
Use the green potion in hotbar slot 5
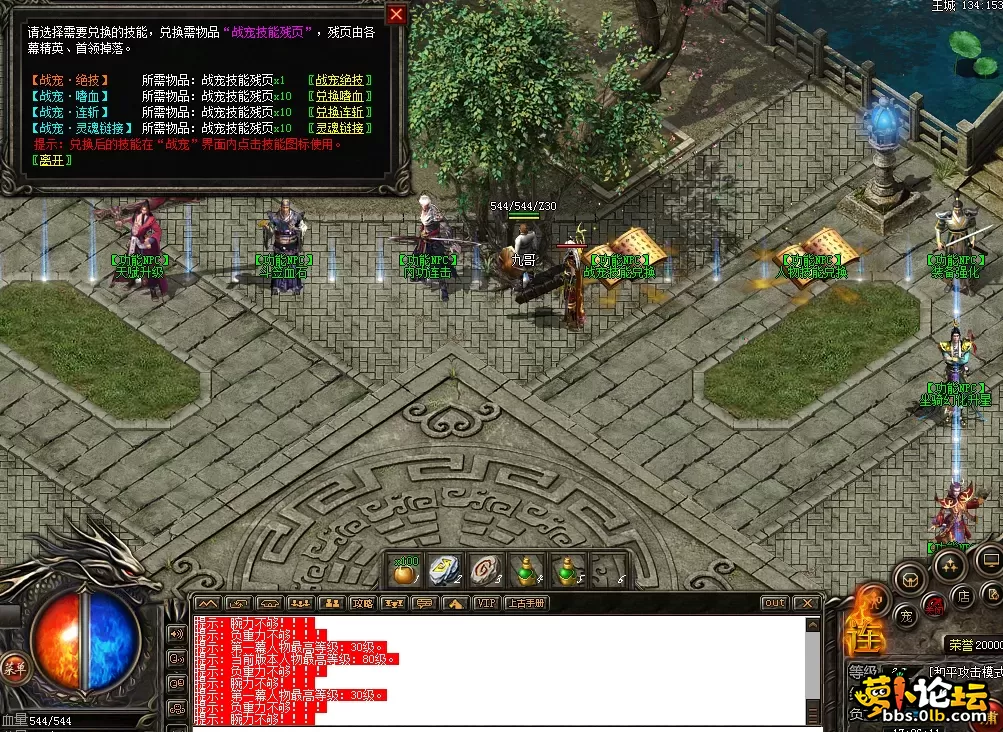pyautogui.click(x=565, y=572)
